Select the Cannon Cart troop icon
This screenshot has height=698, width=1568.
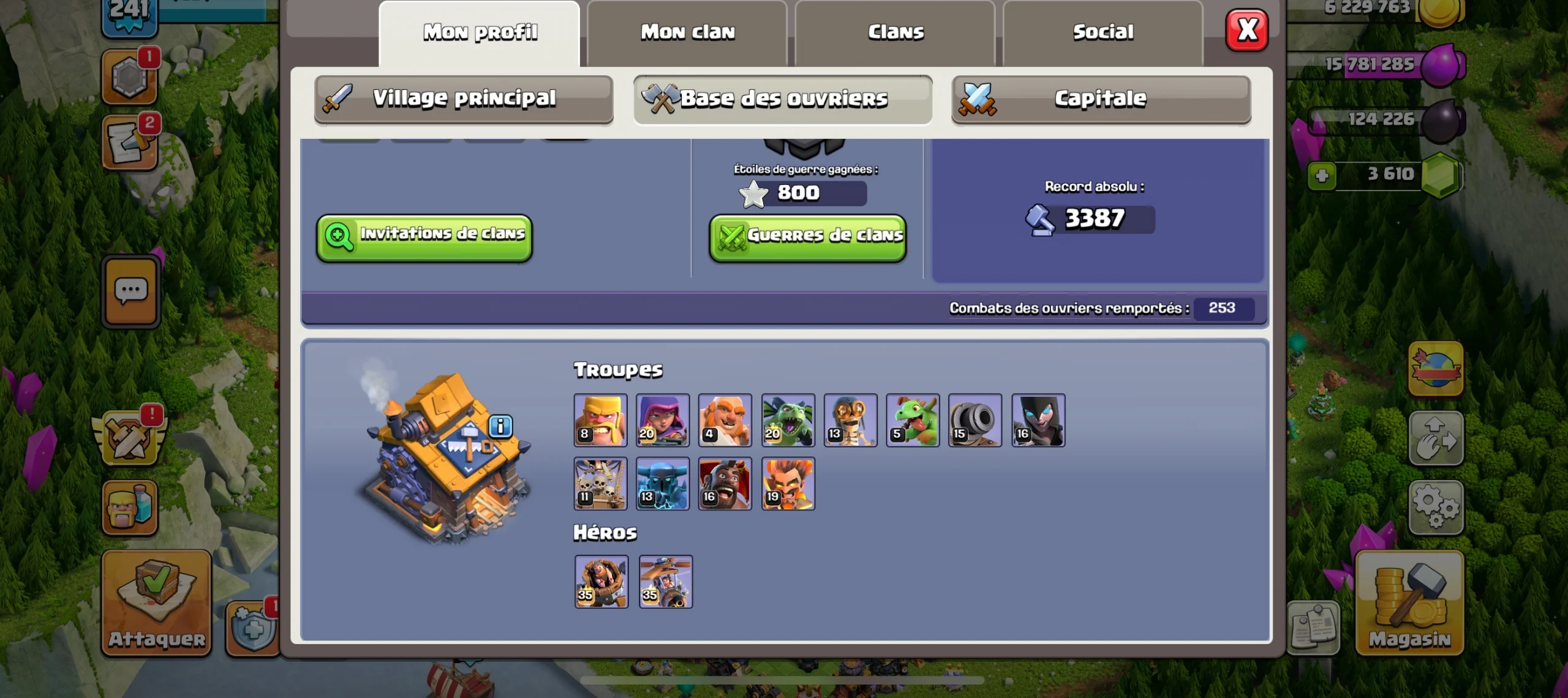[x=976, y=420]
